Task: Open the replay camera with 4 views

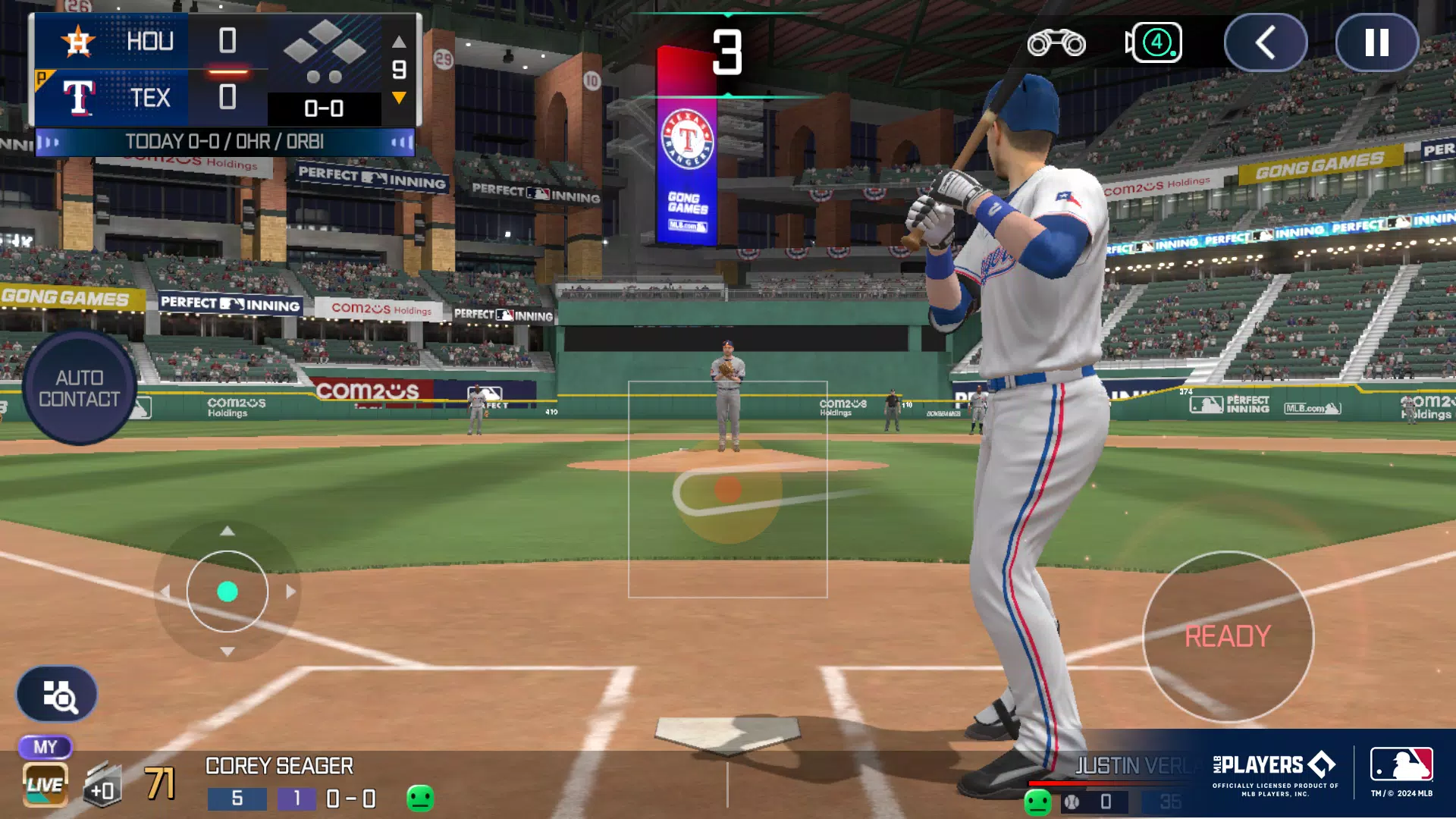Action: pos(1154,43)
